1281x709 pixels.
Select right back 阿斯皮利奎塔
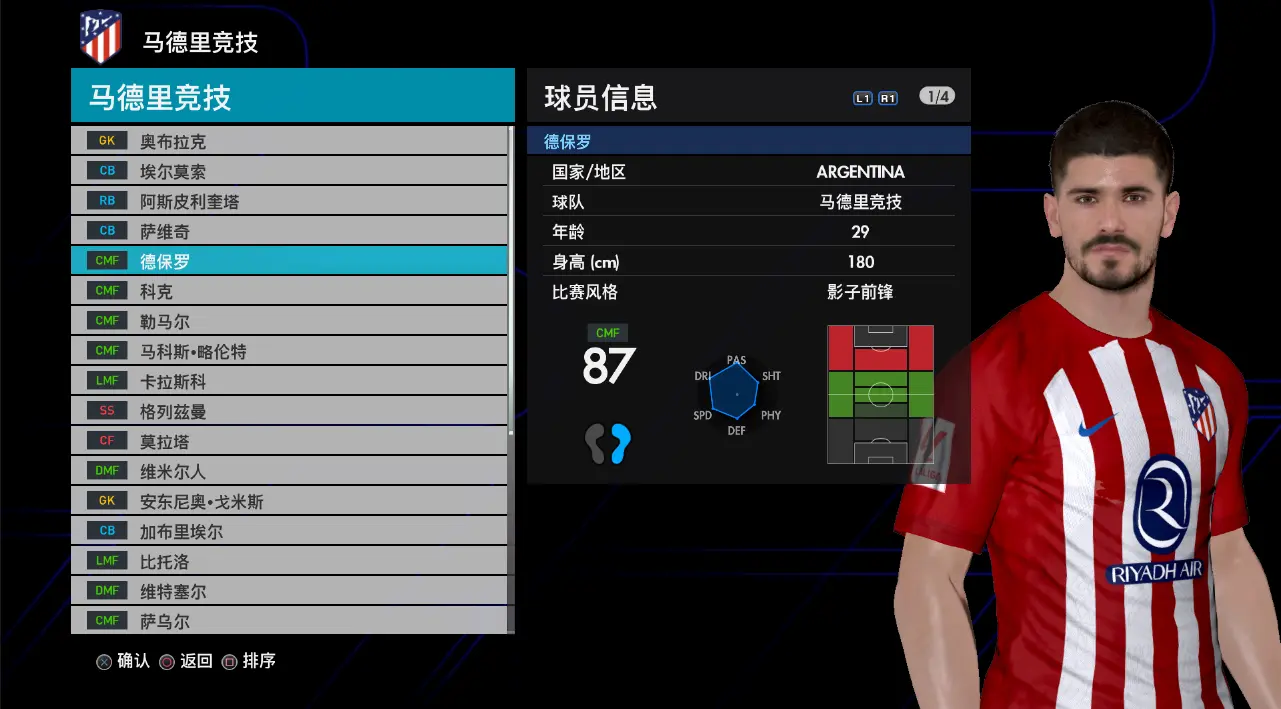pos(289,201)
